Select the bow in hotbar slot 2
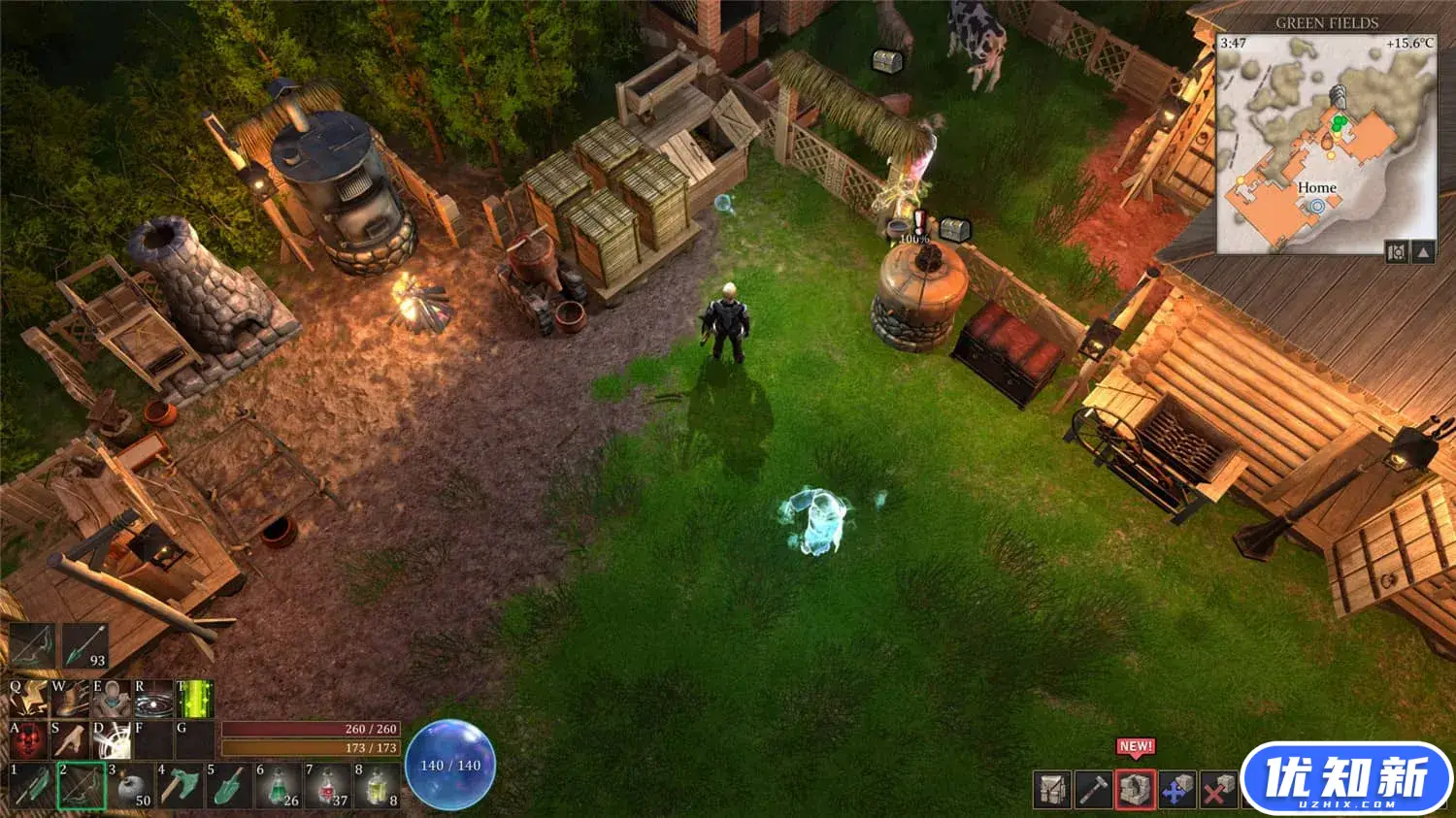 [x=82, y=786]
